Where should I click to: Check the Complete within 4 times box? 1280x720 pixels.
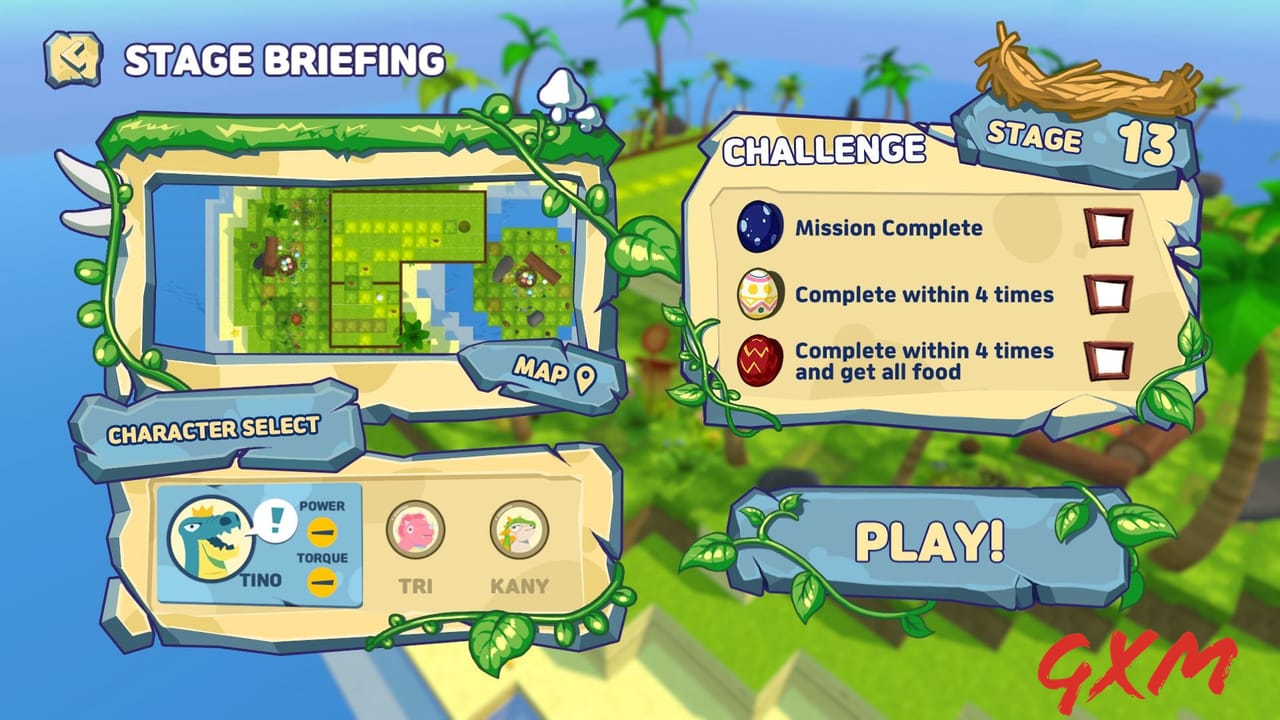[1106, 295]
